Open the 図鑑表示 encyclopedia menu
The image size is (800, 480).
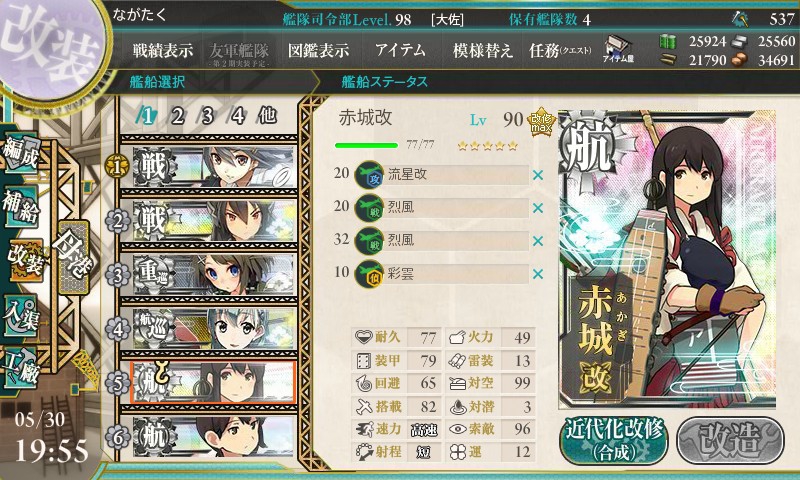coord(318,51)
